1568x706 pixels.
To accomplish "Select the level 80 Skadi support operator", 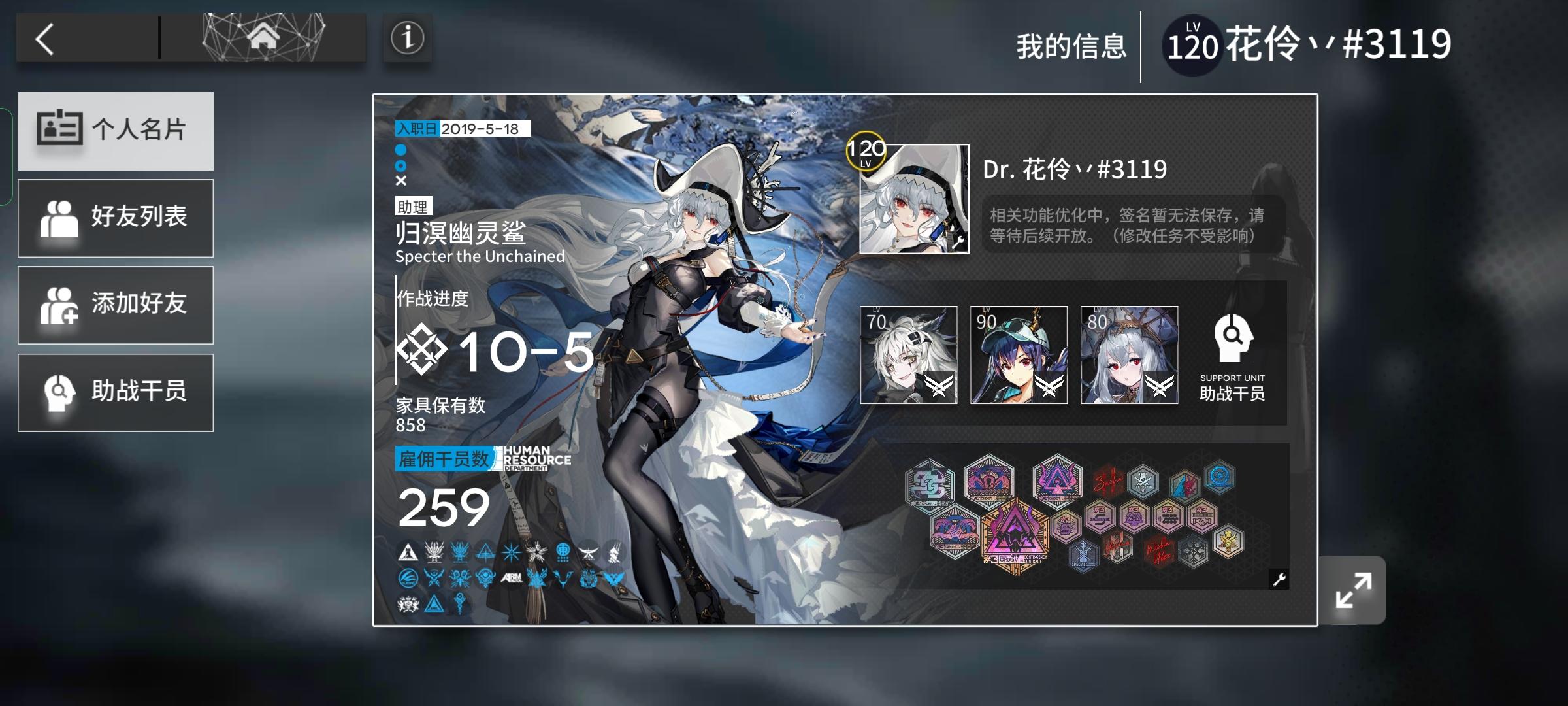I will pyautogui.click(x=1130, y=356).
